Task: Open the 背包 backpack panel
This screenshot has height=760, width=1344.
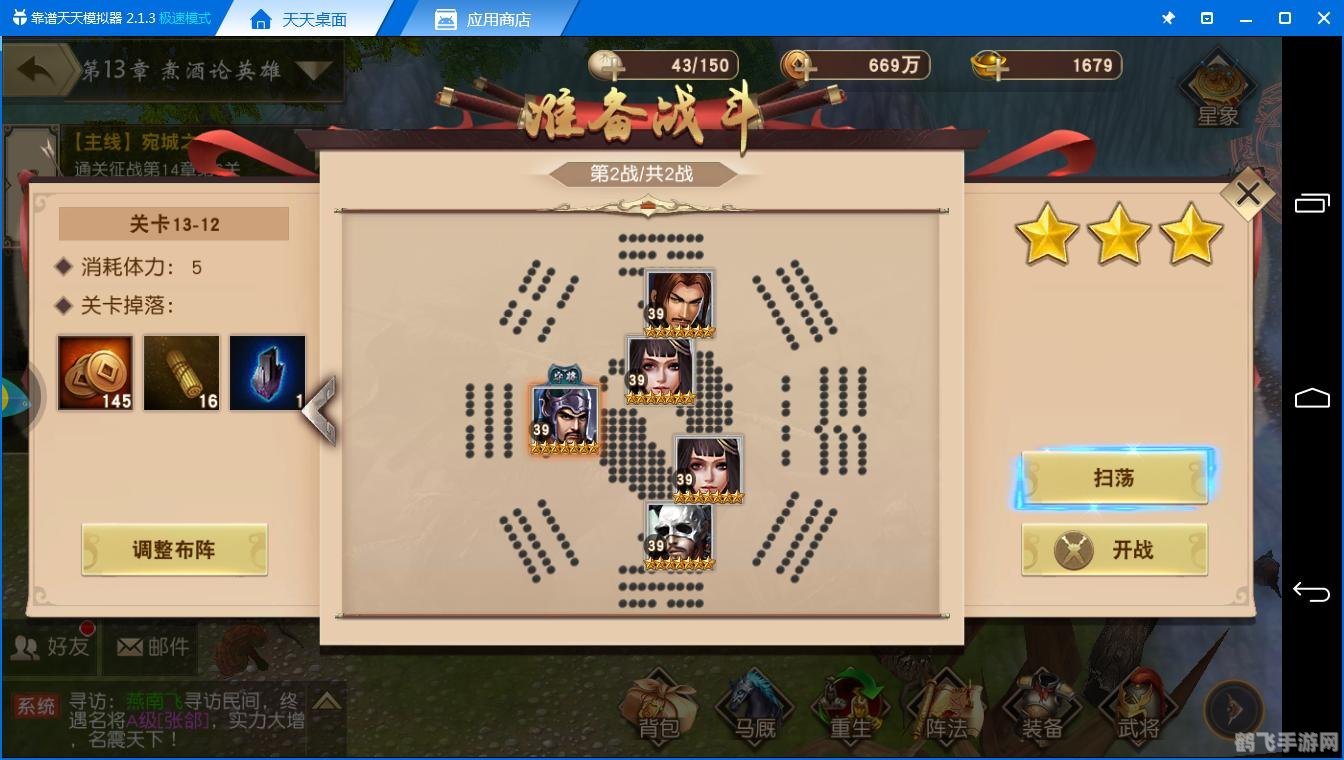Action: click(x=657, y=710)
